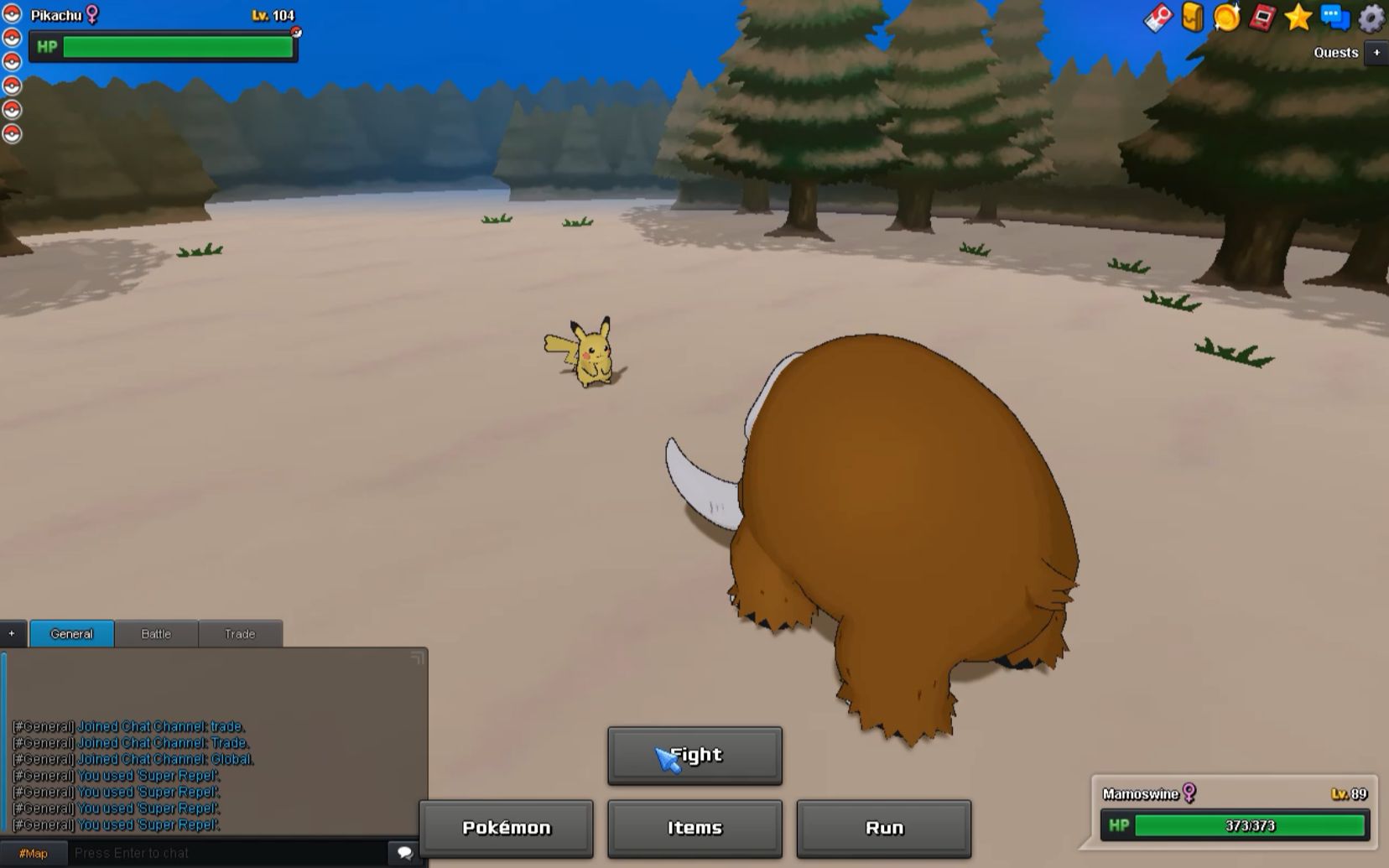Click the chat bubble icon beside the input
This screenshot has height=868, width=1389.
(404, 852)
